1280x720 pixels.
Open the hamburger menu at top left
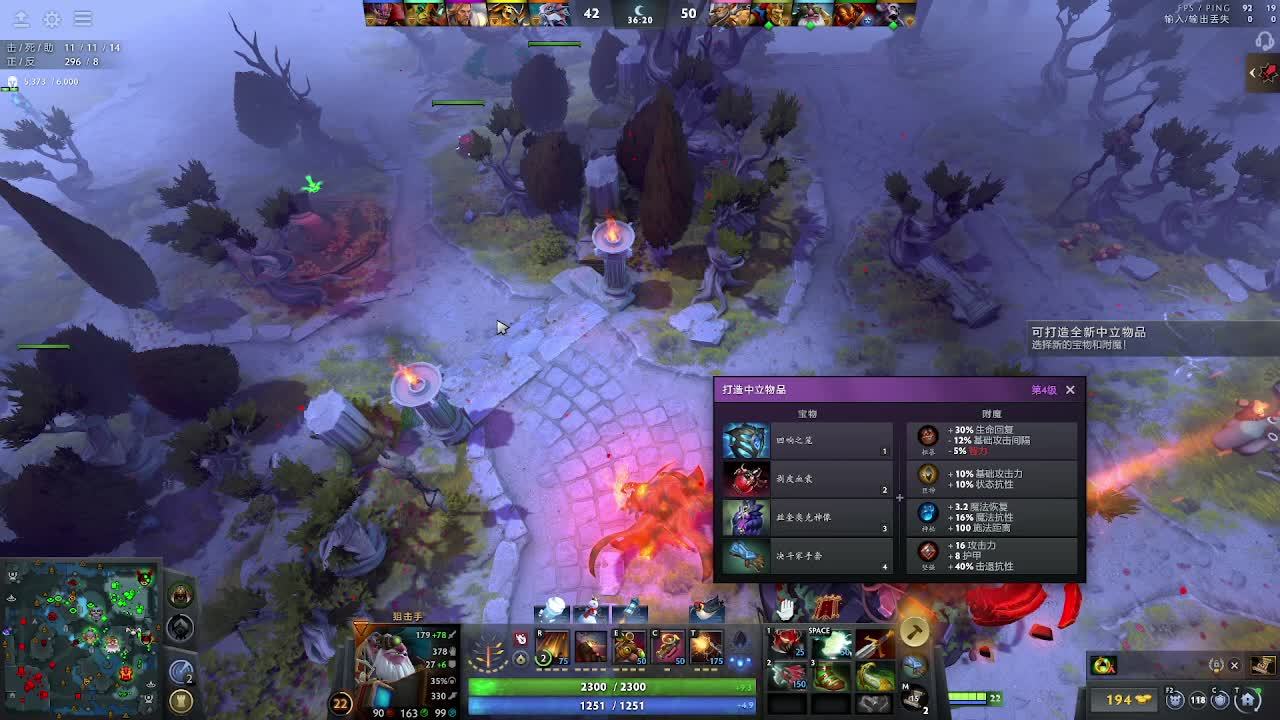(83, 19)
